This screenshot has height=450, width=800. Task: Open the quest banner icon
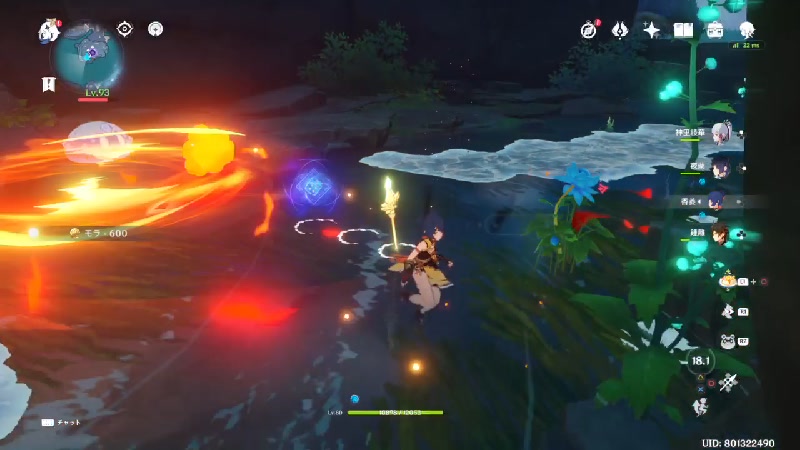point(47,84)
